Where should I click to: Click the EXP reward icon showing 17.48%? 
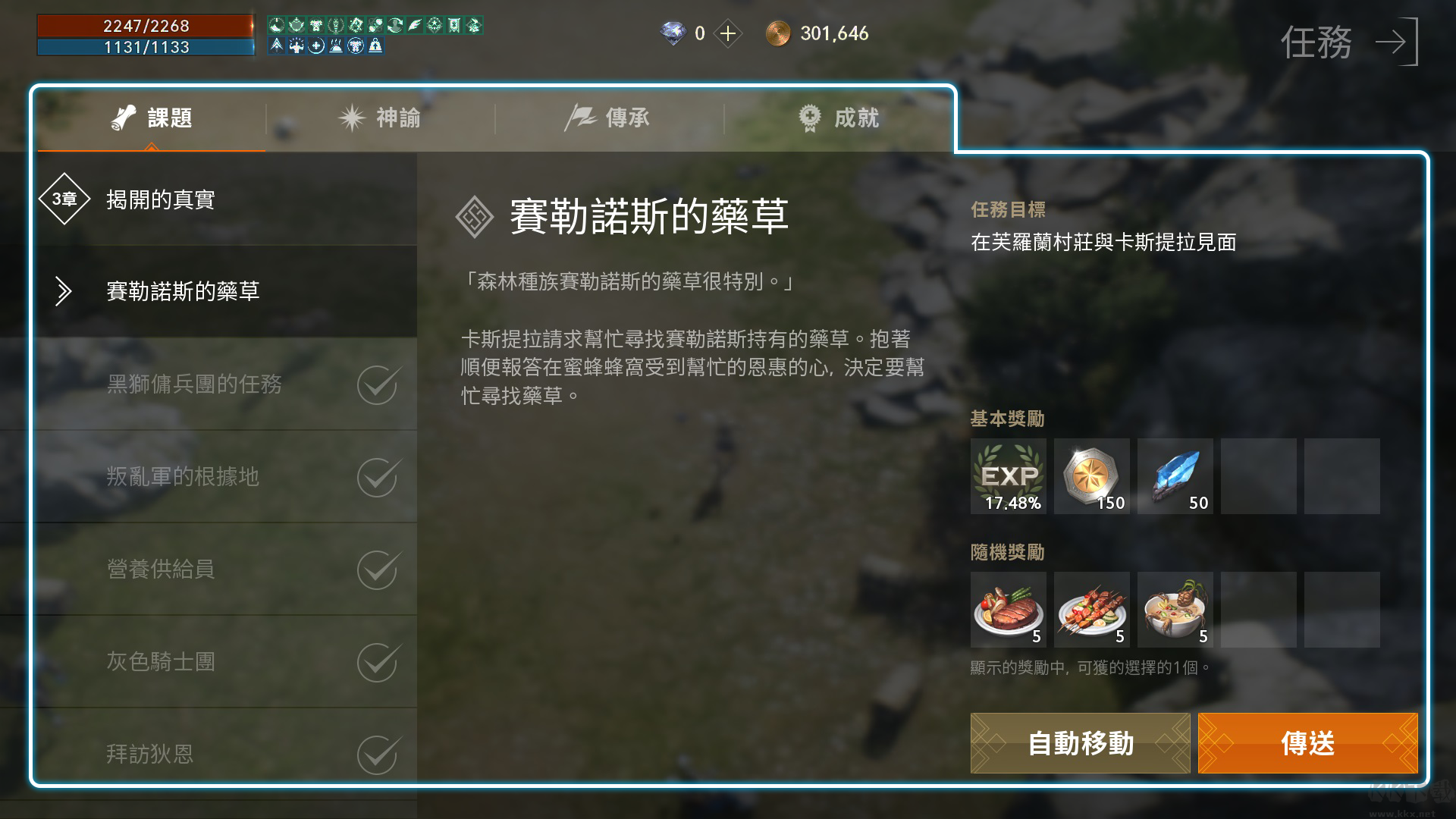1009,476
